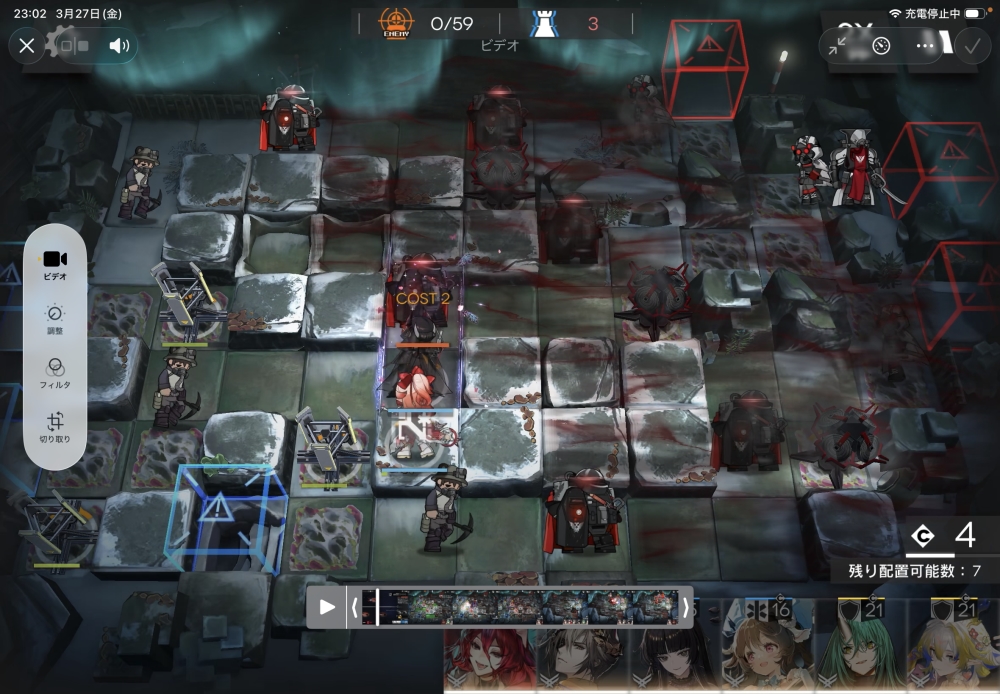The width and height of the screenshot is (1000, 694).
Task: Tap the diagonal arrows shrink icon
Action: [x=838, y=46]
